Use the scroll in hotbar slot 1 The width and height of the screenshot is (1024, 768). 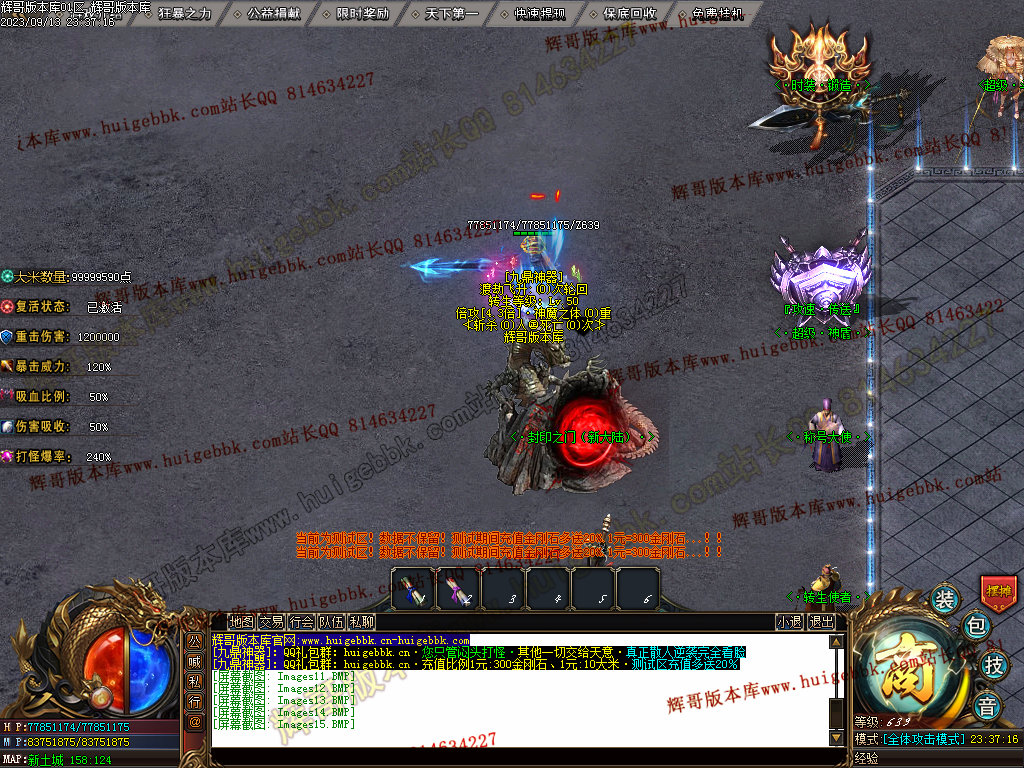coord(413,588)
